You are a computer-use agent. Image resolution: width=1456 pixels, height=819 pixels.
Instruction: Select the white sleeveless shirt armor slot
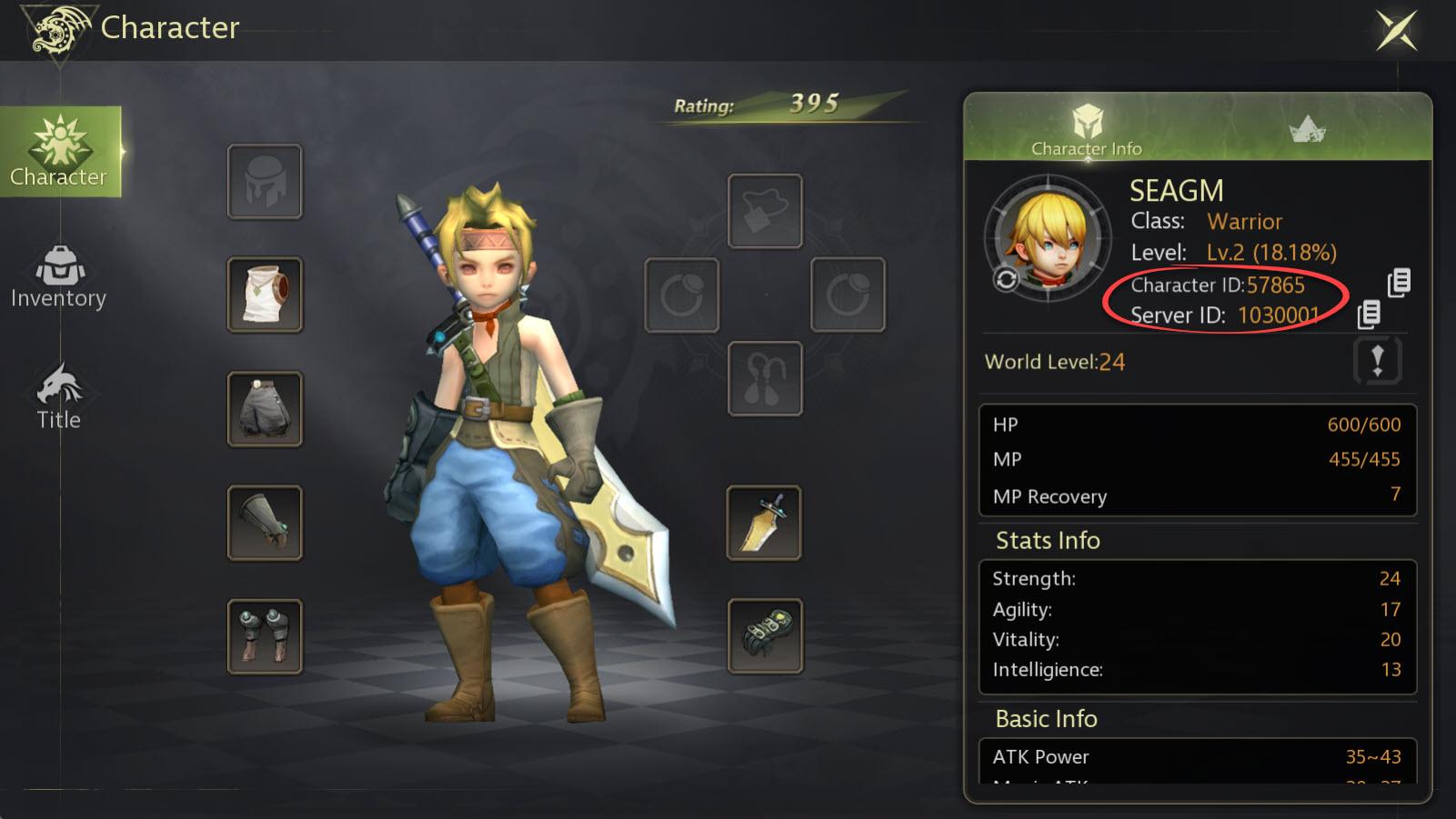click(x=265, y=295)
